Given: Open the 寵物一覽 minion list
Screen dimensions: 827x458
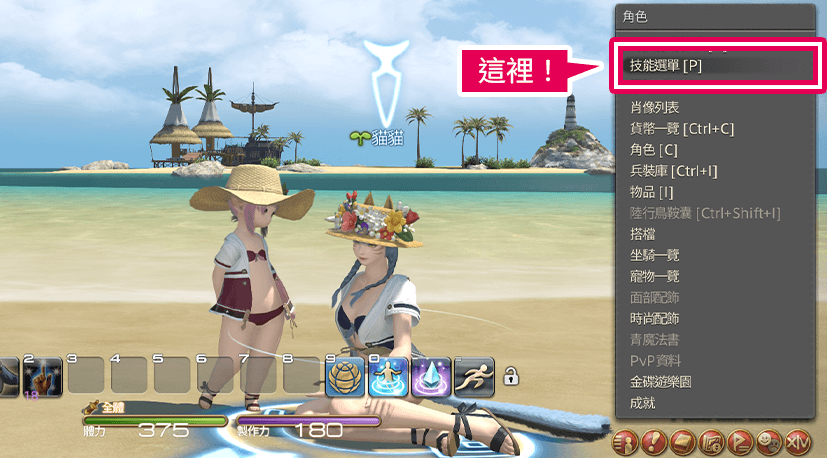Looking at the screenshot, I should [655, 276].
